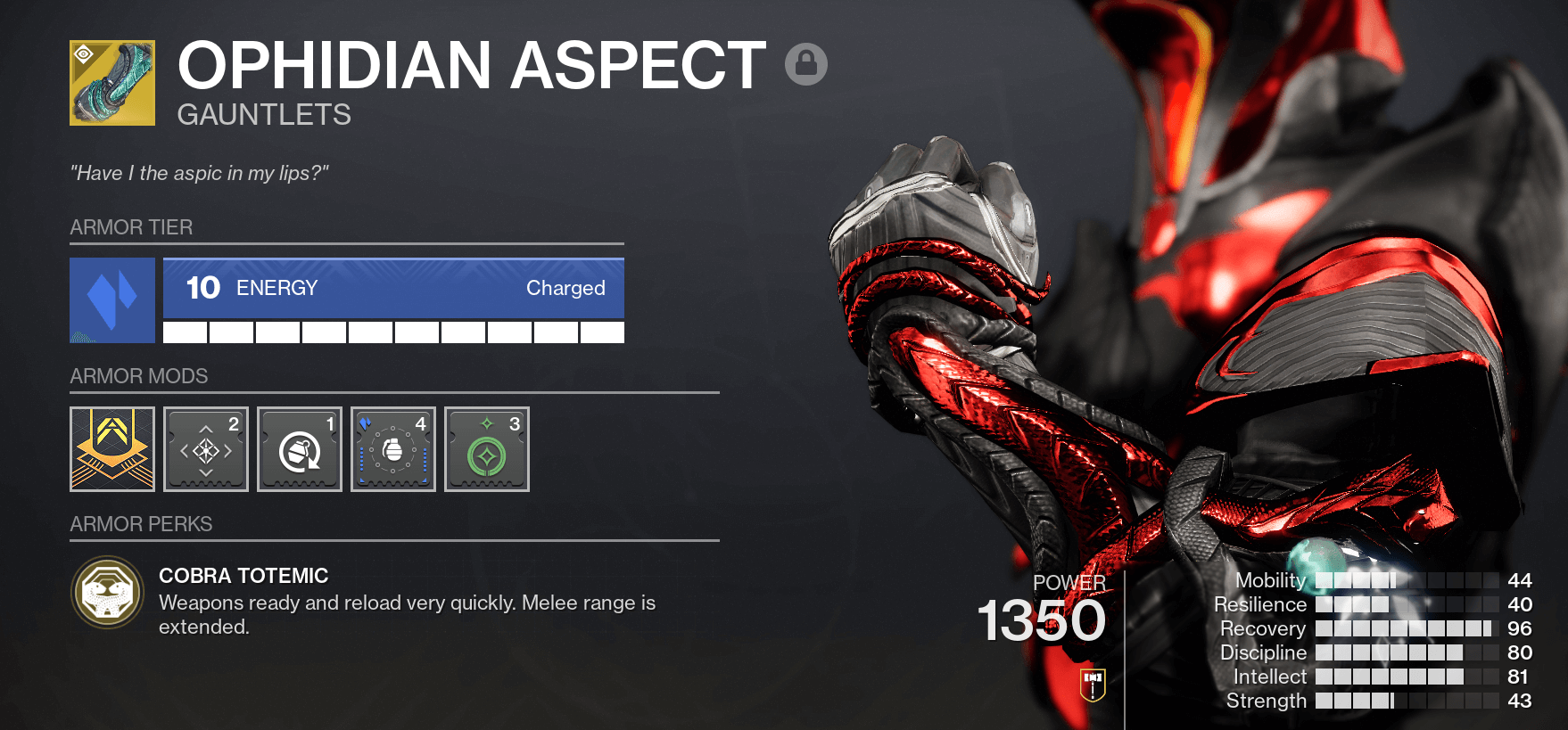Open the gold ornament mod slot
The image size is (1568, 730).
(111, 448)
